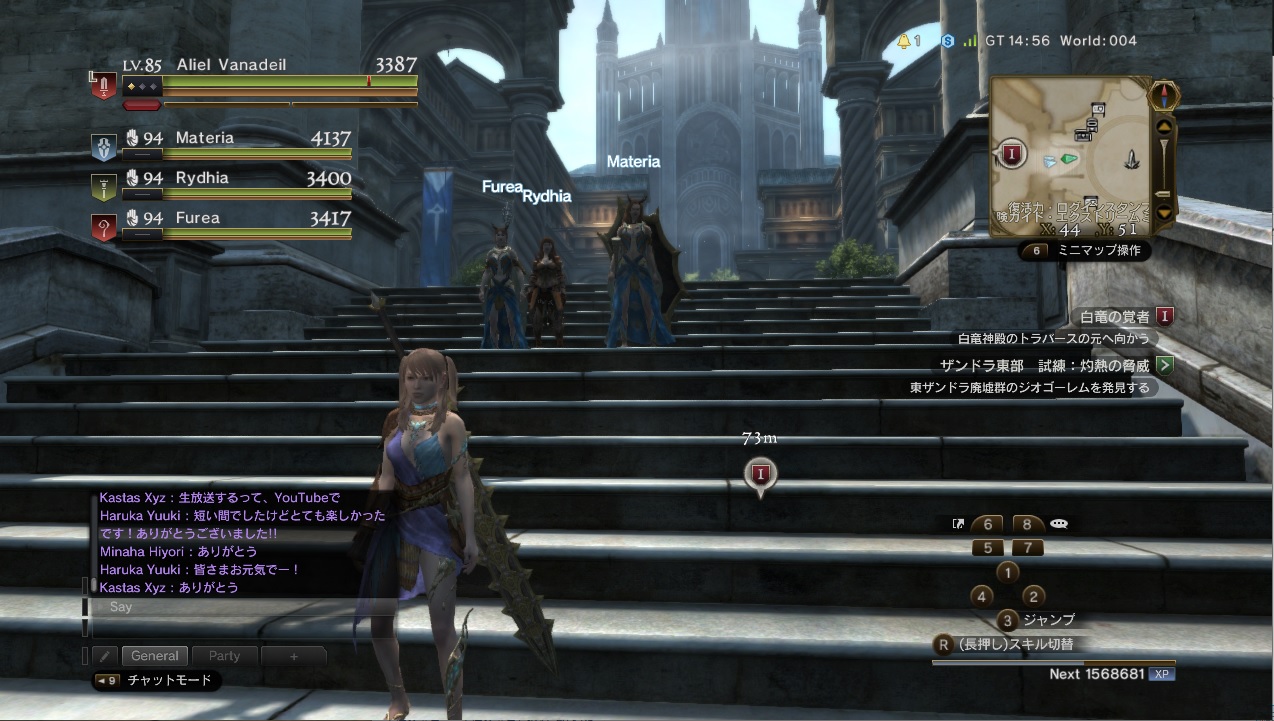Add a new chat tab with plus

pos(294,656)
